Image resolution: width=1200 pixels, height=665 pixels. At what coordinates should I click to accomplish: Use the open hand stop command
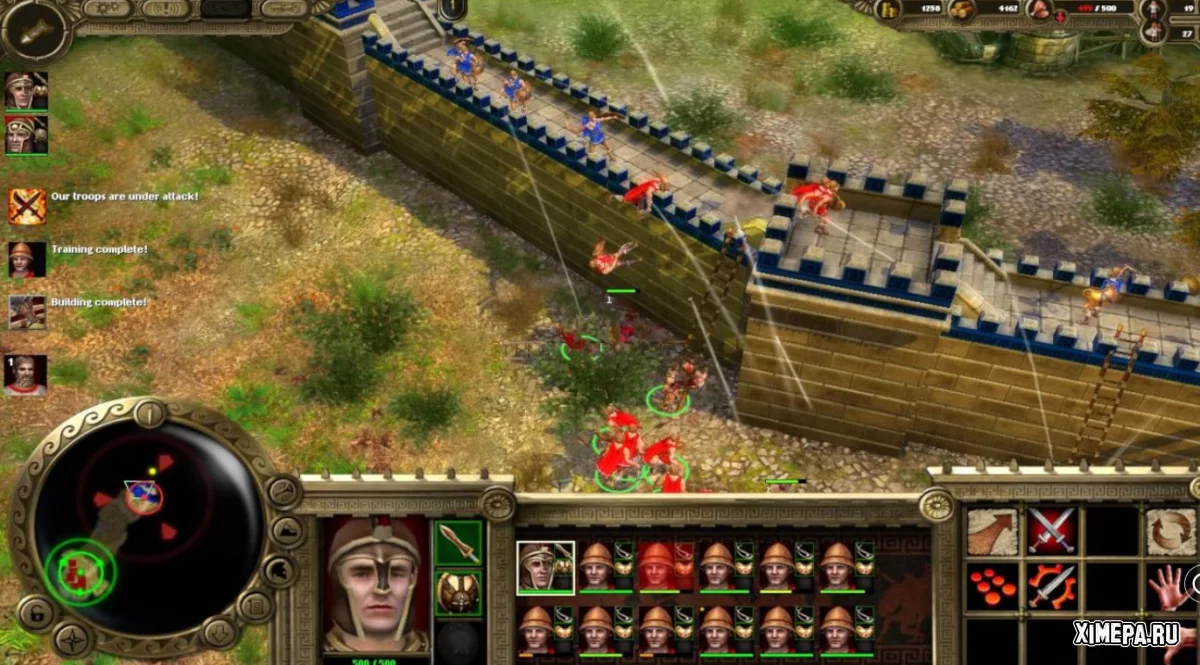(x=1170, y=587)
